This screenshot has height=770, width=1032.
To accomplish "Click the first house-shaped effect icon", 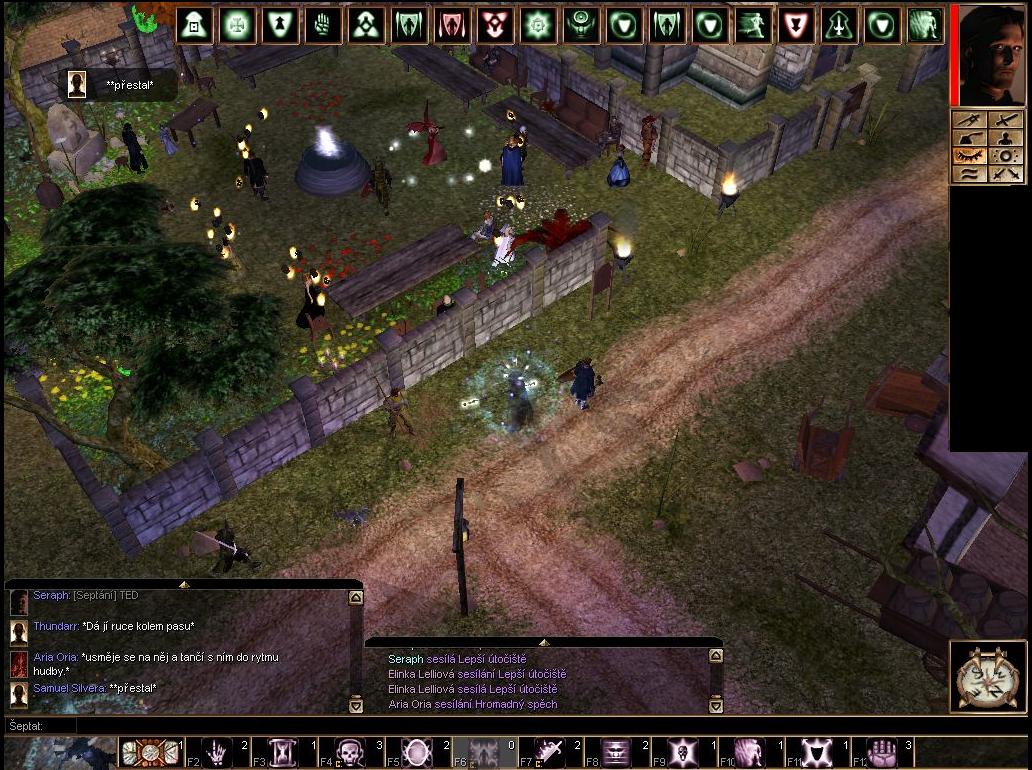I will point(194,26).
